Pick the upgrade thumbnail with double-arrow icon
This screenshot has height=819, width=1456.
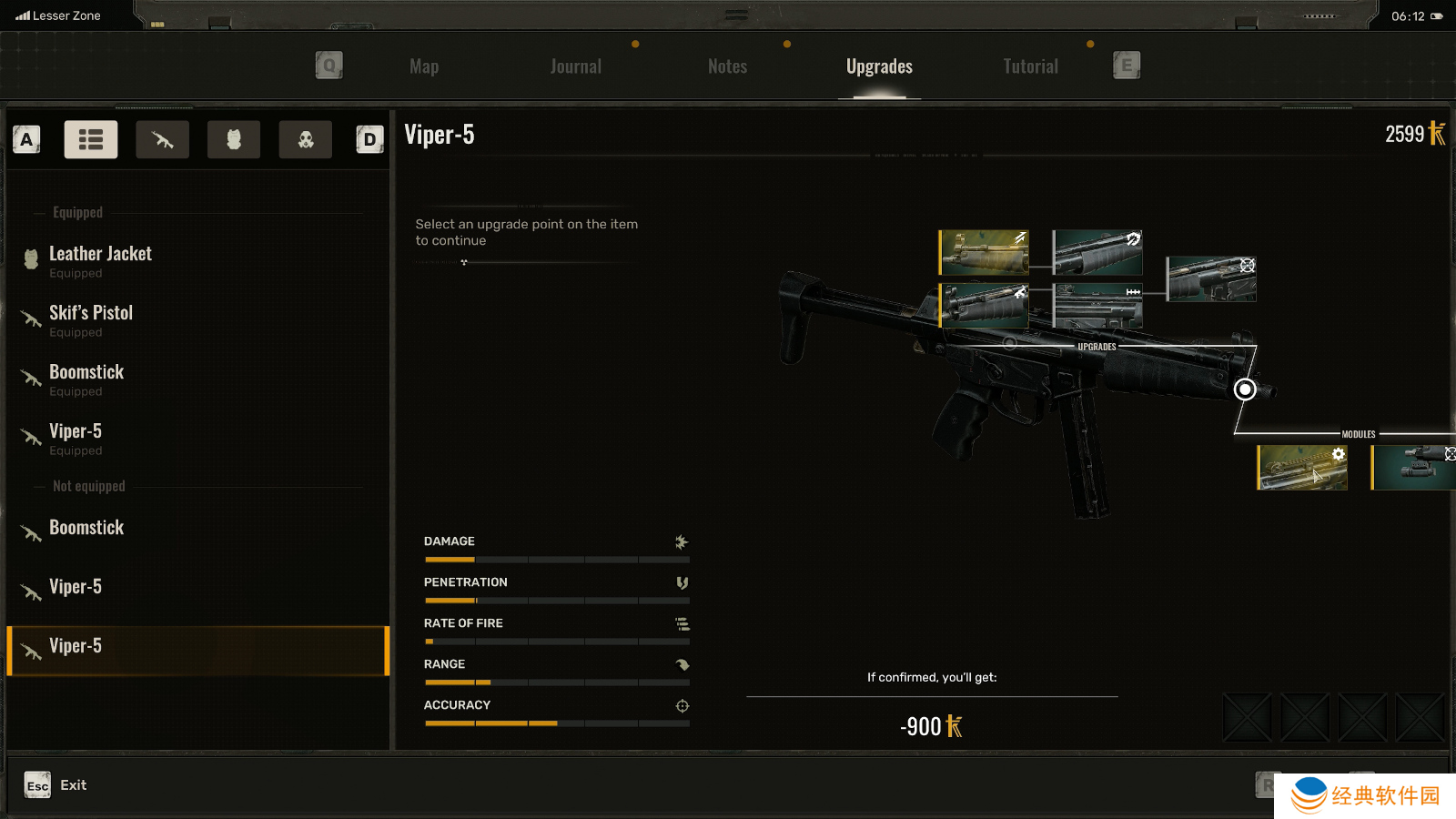1097,305
